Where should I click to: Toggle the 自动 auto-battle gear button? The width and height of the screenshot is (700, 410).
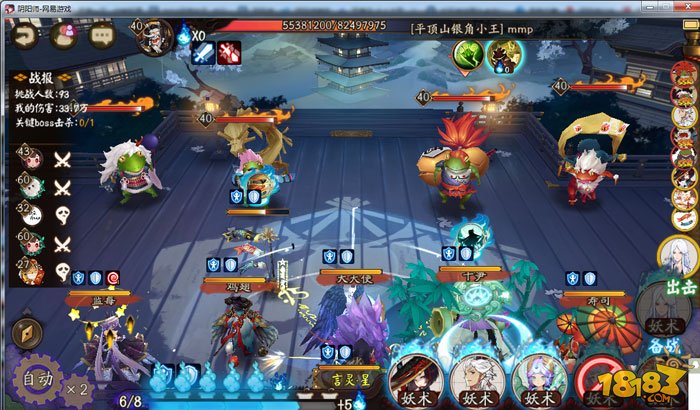coord(35,378)
